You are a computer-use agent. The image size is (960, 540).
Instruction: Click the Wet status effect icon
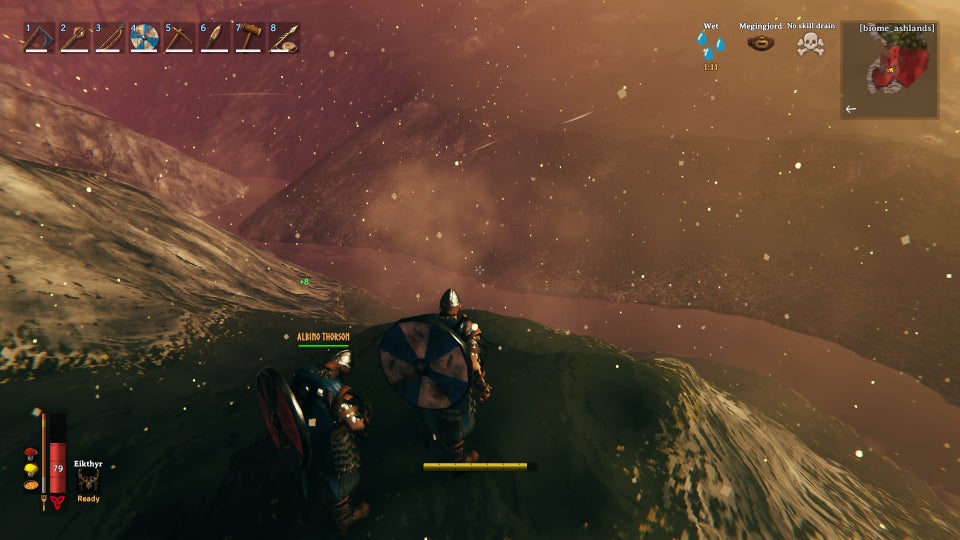tap(711, 45)
